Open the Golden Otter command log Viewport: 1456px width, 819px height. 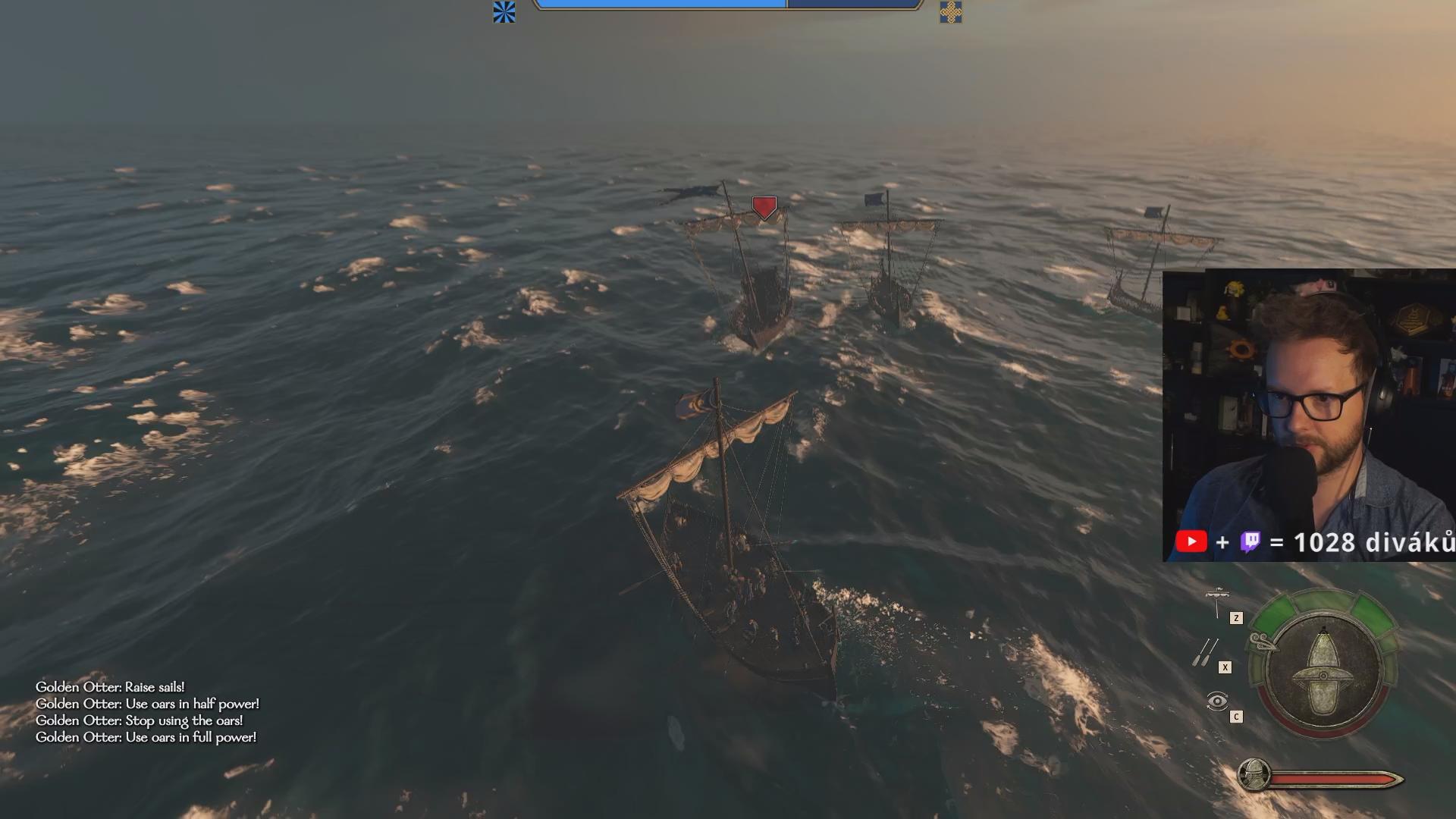146,712
